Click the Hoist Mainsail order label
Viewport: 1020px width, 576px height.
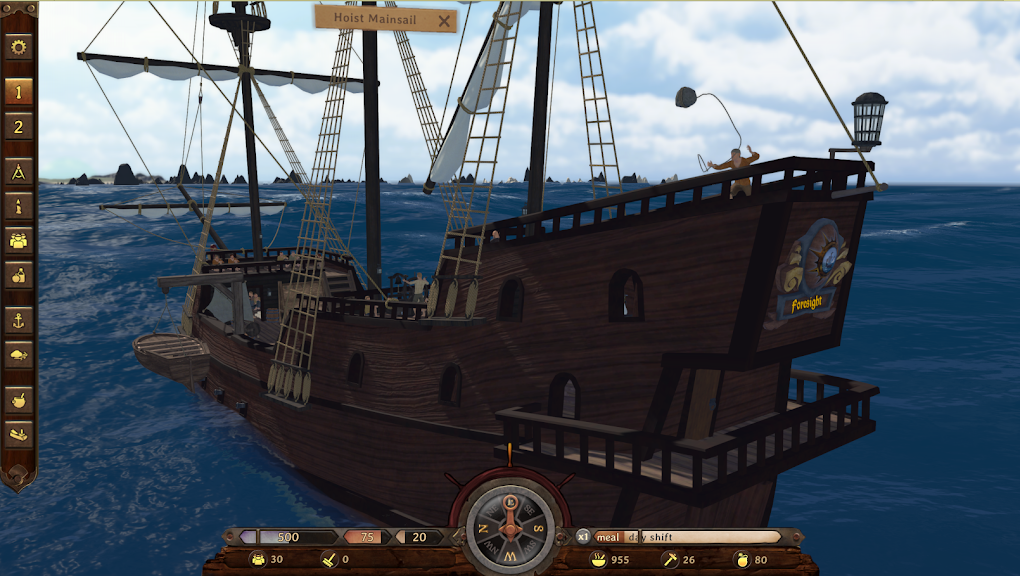(372, 18)
